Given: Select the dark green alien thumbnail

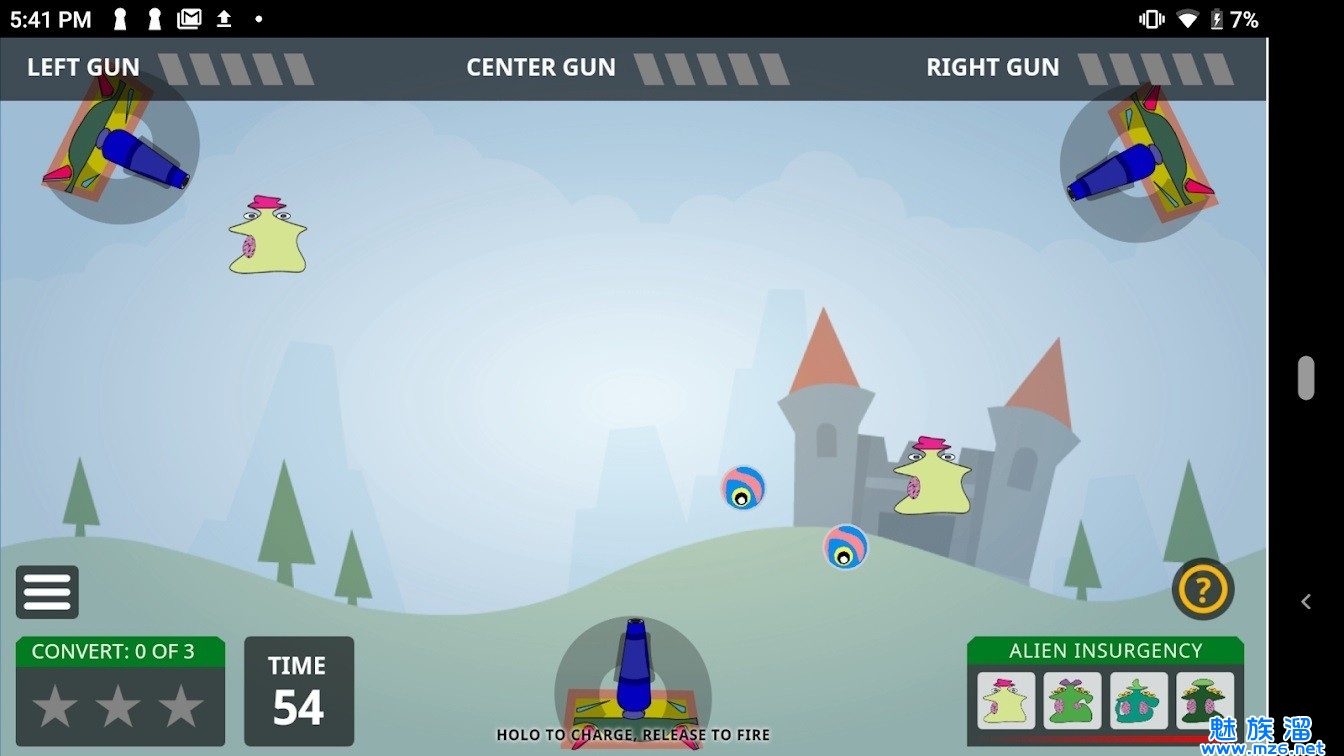Looking at the screenshot, I should pos(1204,700).
